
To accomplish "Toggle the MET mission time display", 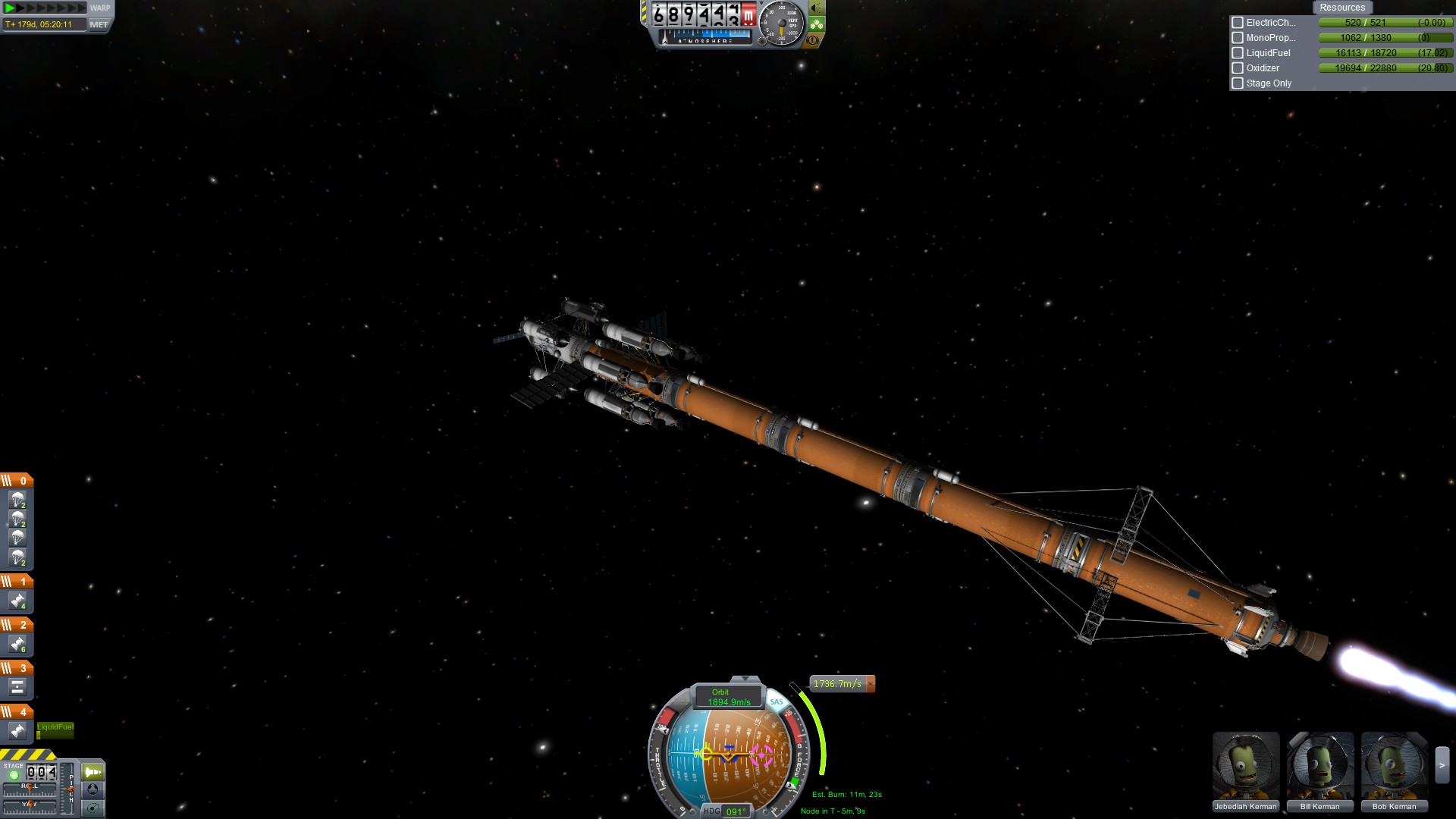I will point(99,25).
